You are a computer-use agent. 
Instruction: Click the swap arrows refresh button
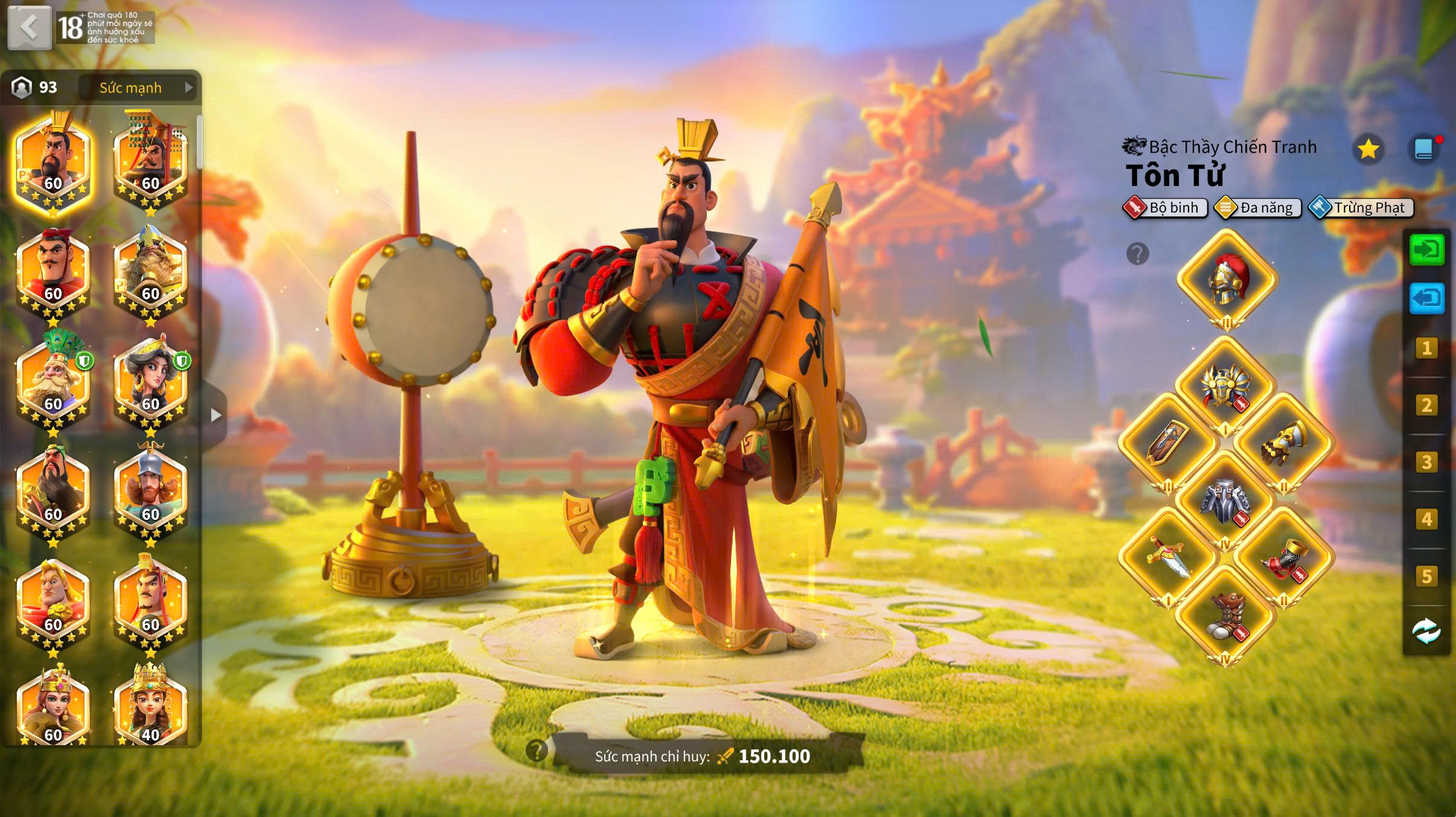pos(1426,631)
